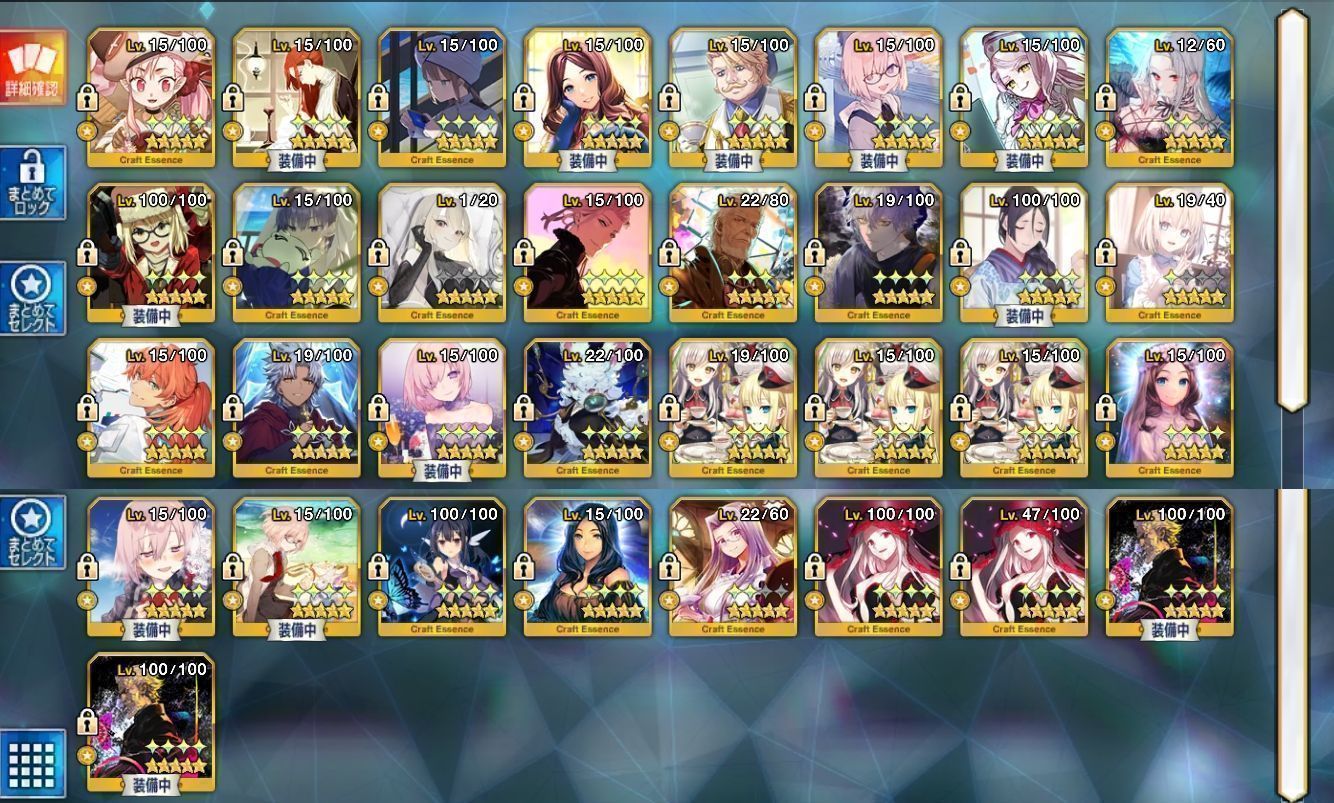Select the craft essence at Lv. 22/60
Viewport: 1334px width, 803px height.
[x=733, y=567]
